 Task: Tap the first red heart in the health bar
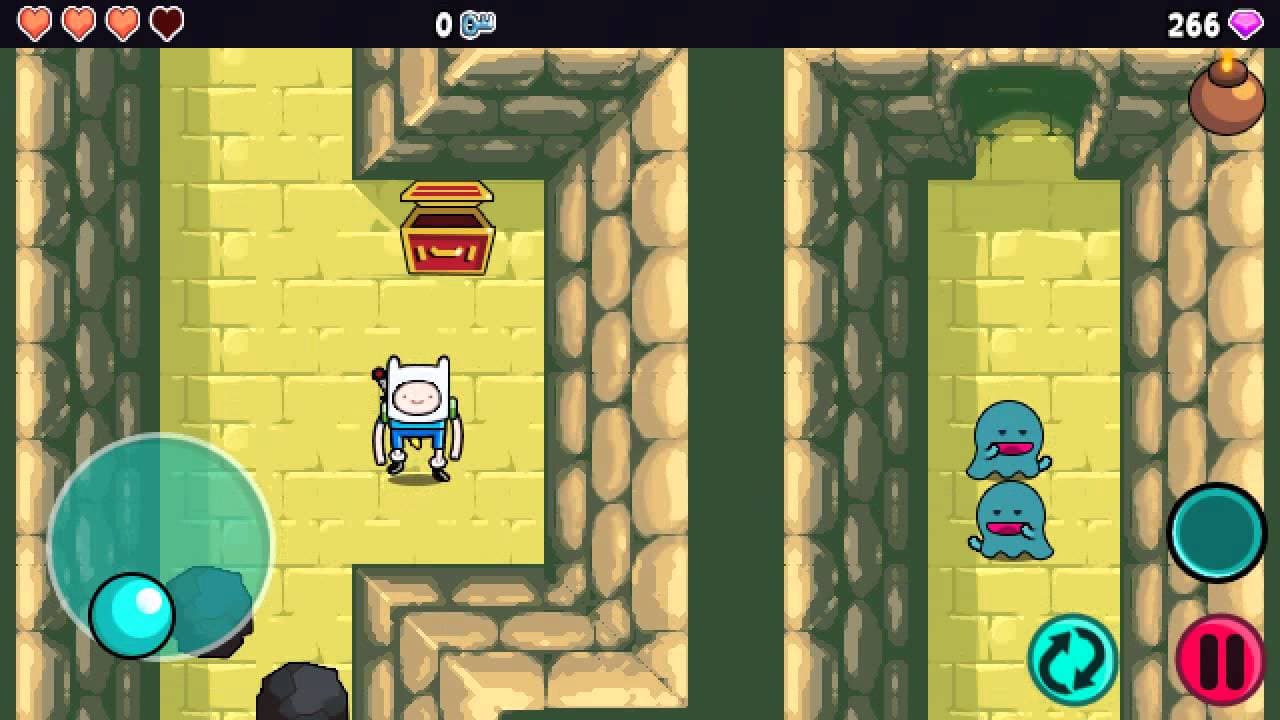point(37,21)
